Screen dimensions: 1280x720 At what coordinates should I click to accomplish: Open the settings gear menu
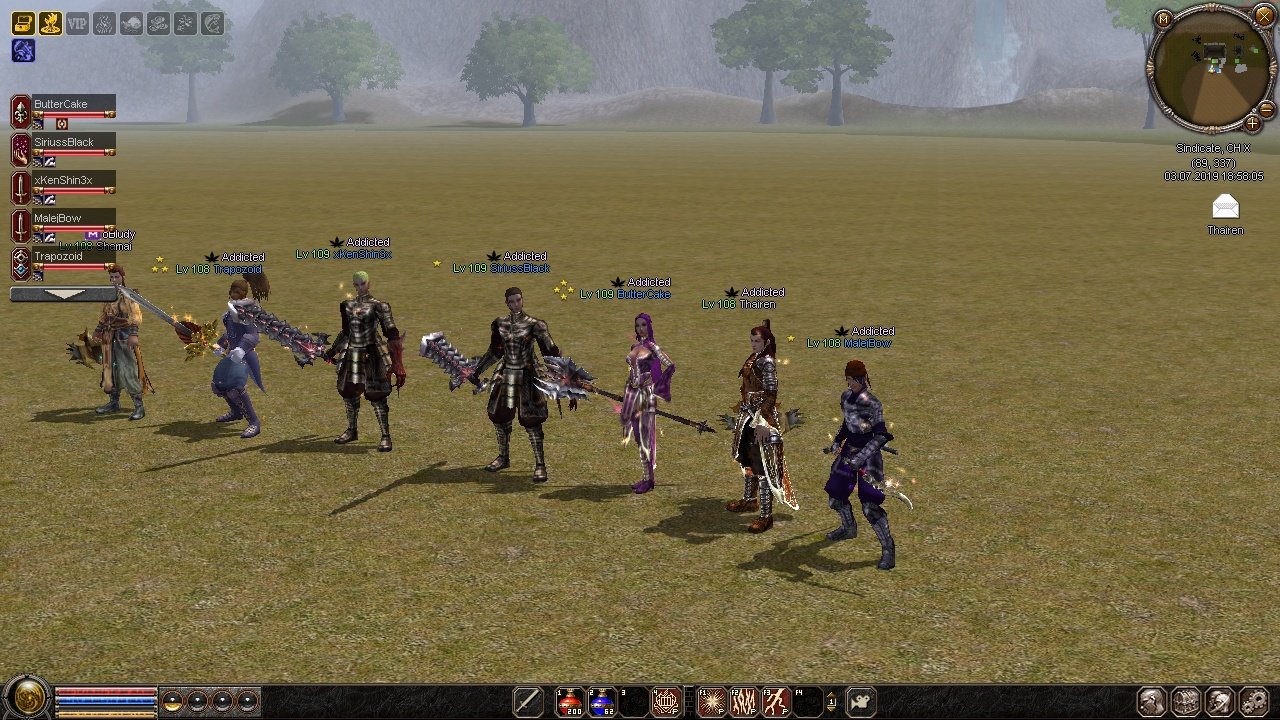coord(1253,701)
